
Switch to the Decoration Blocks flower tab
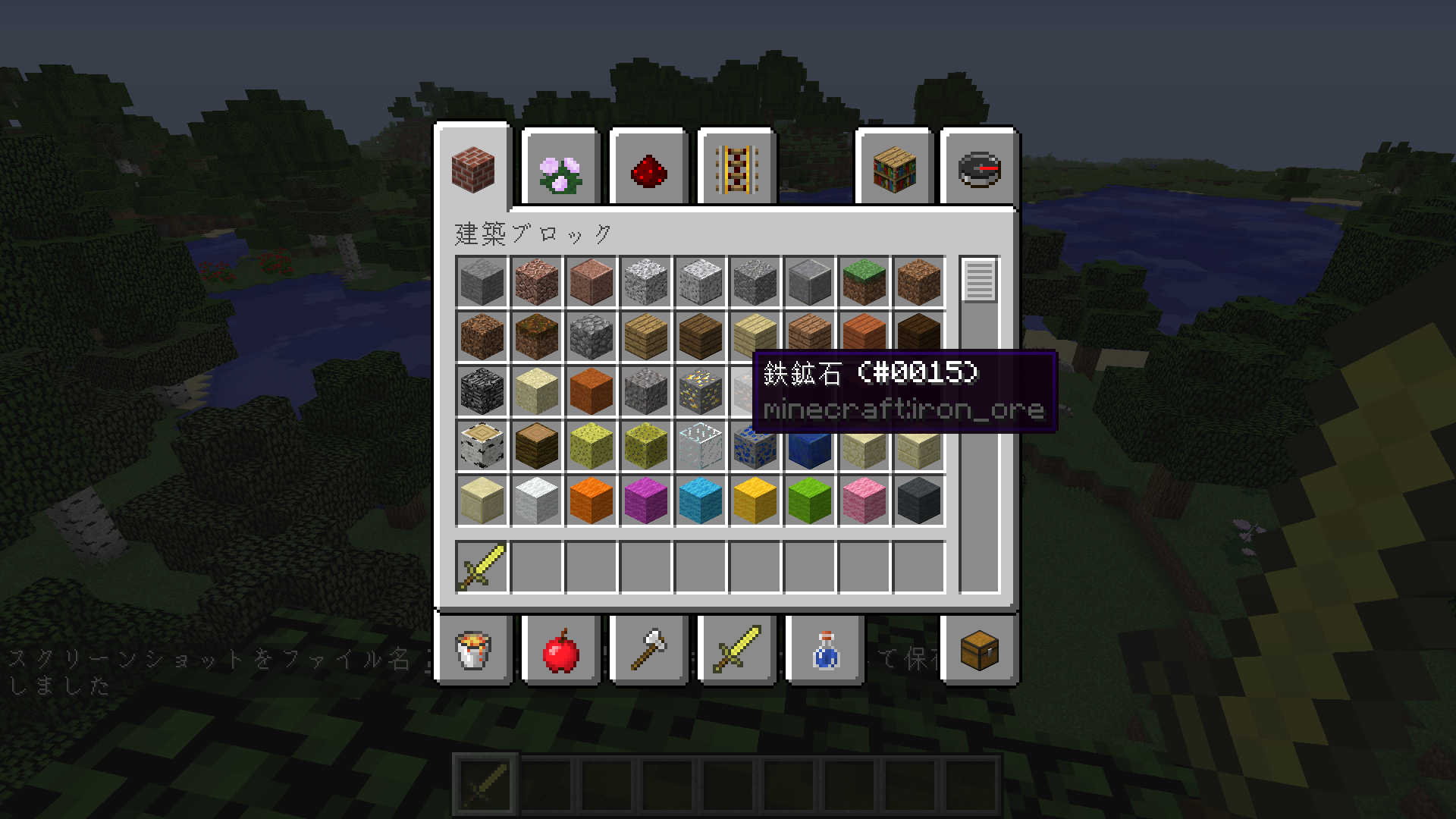[x=560, y=171]
